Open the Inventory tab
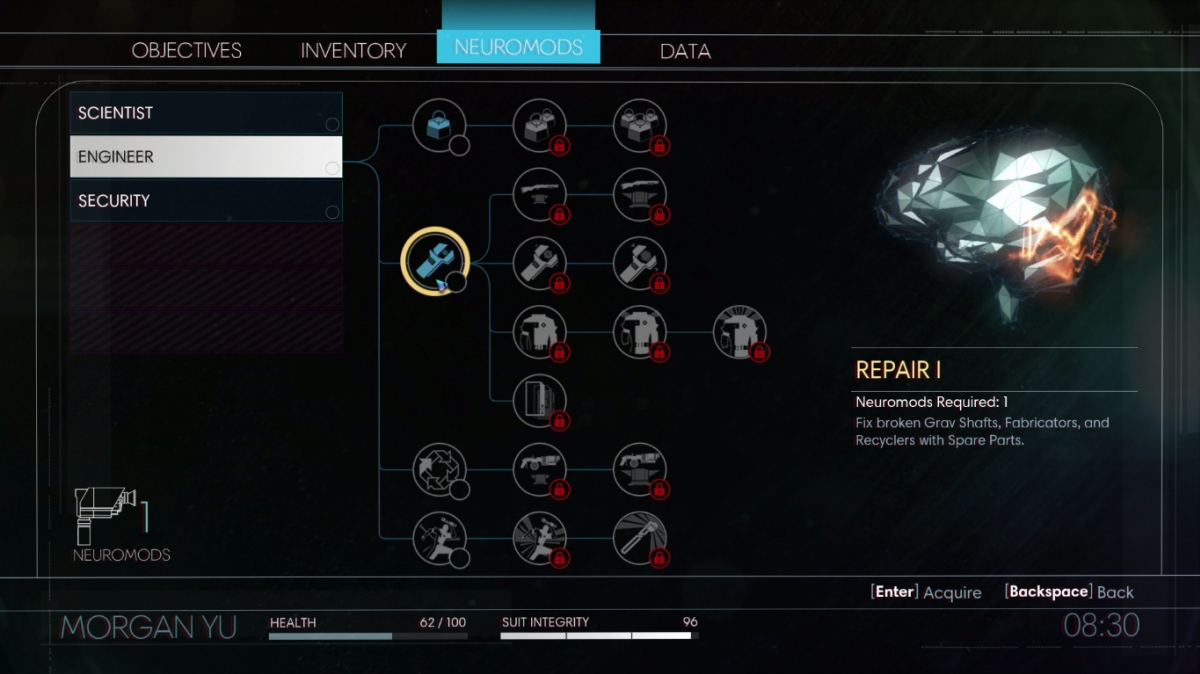Image resolution: width=1200 pixels, height=674 pixels. (353, 50)
